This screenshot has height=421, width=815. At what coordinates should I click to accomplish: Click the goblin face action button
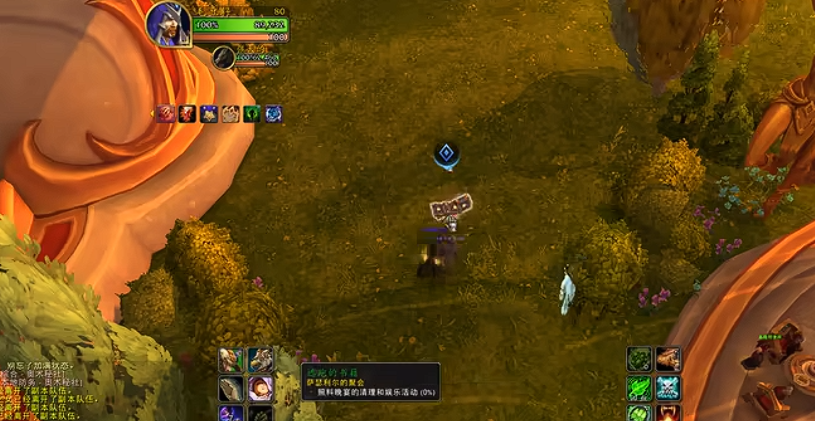point(231,360)
